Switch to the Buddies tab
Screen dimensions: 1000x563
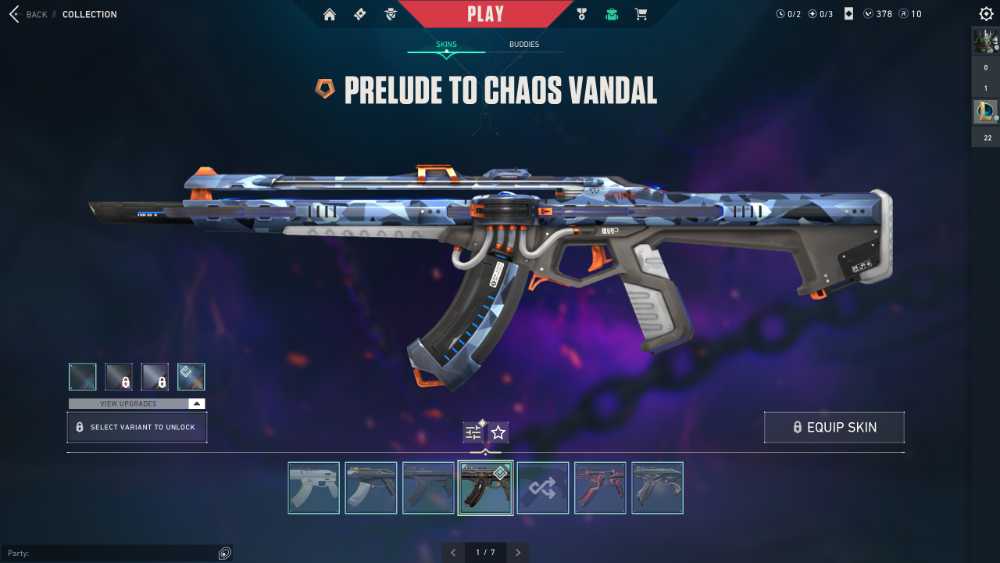[x=524, y=44]
